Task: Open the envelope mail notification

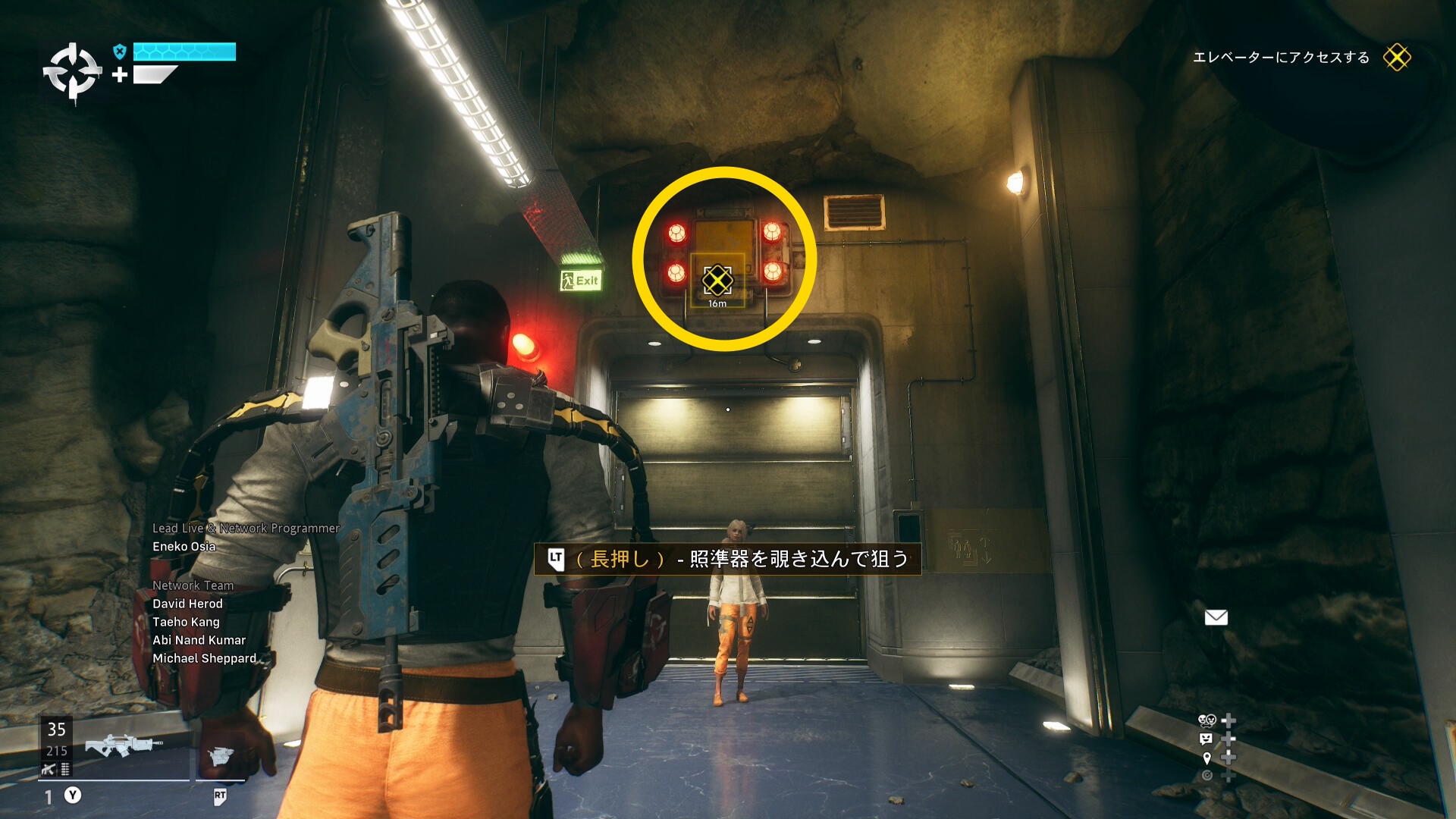Action: tap(1216, 617)
